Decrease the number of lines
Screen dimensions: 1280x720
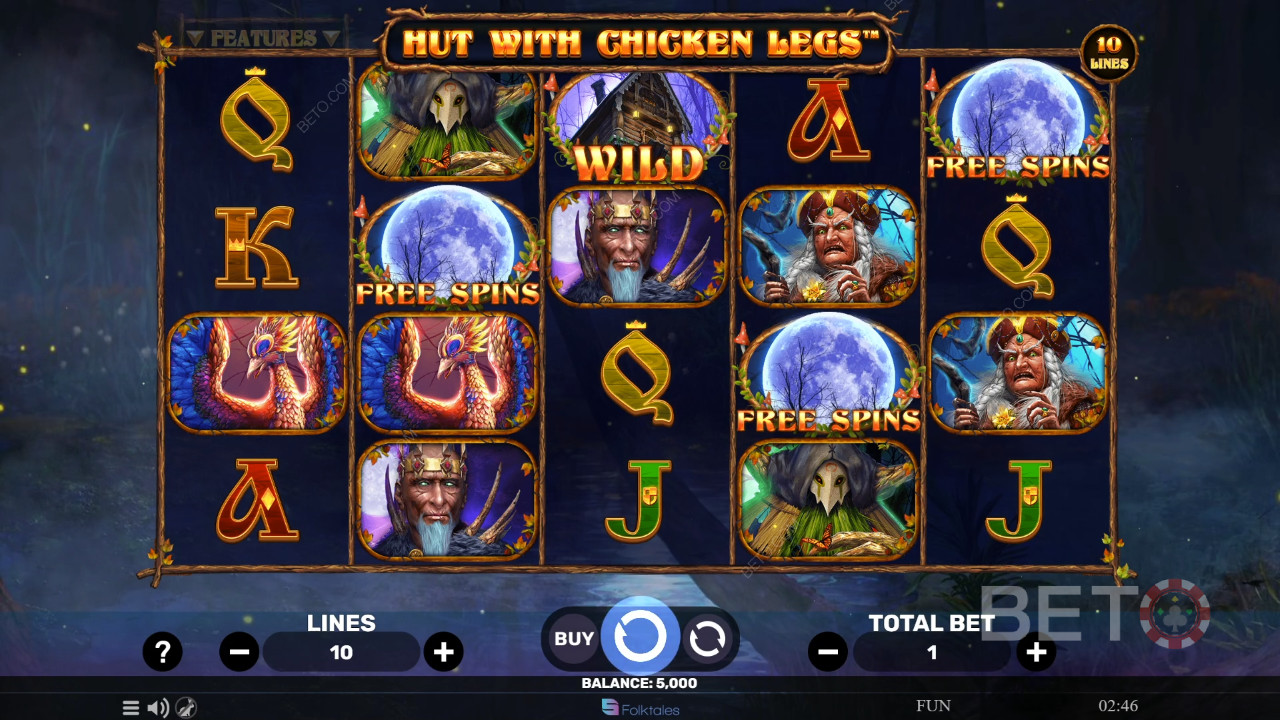click(x=240, y=652)
